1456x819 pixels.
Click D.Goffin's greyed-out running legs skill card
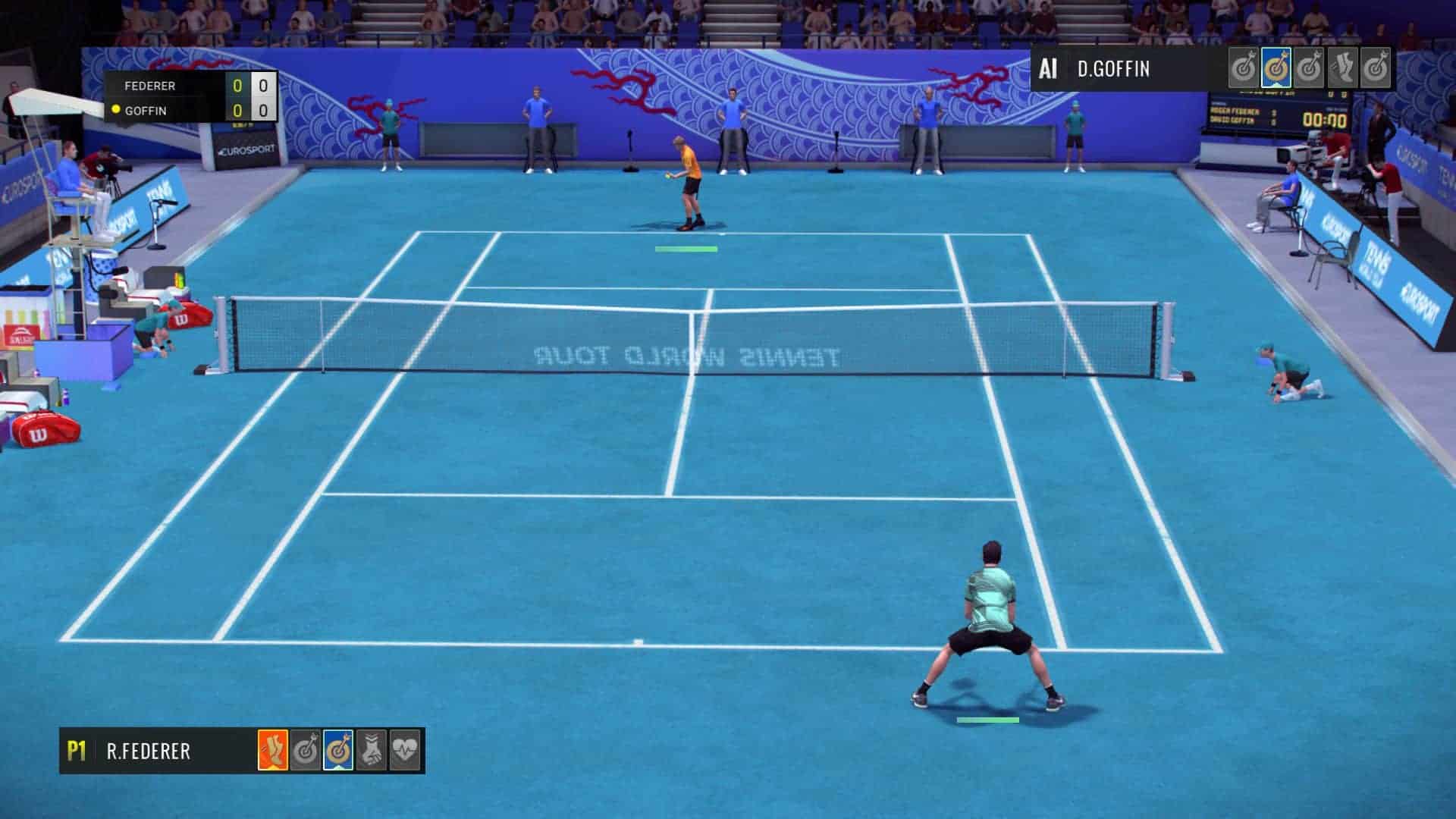pyautogui.click(x=1342, y=69)
